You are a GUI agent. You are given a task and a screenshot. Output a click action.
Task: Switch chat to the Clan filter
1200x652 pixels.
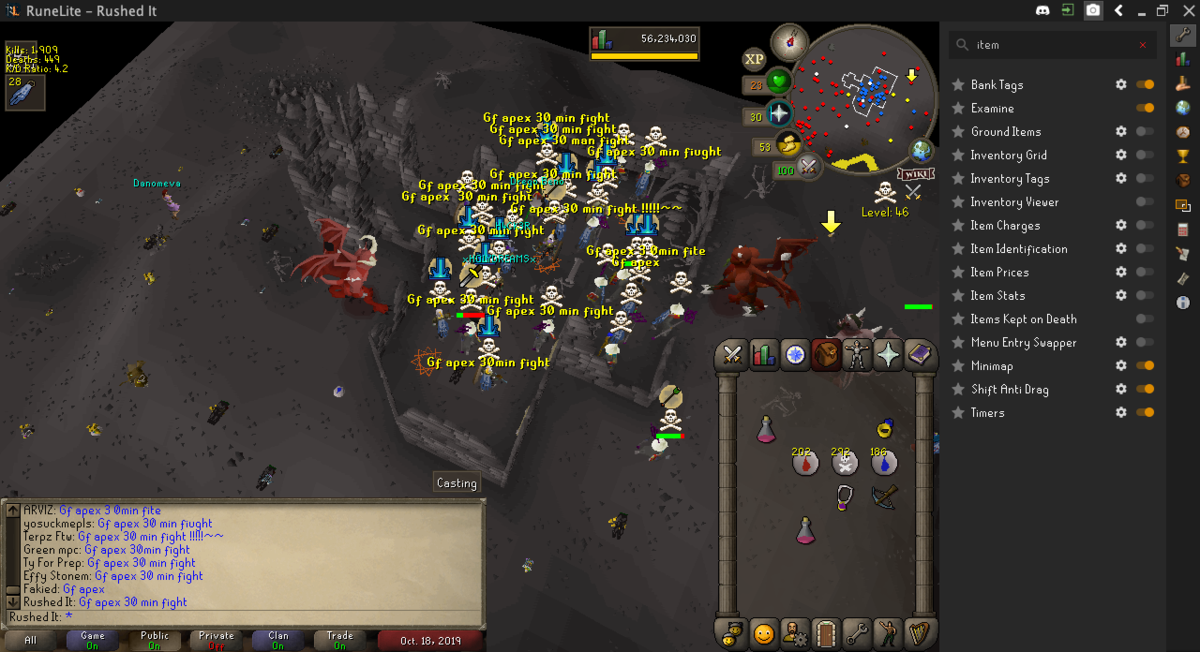[278, 640]
